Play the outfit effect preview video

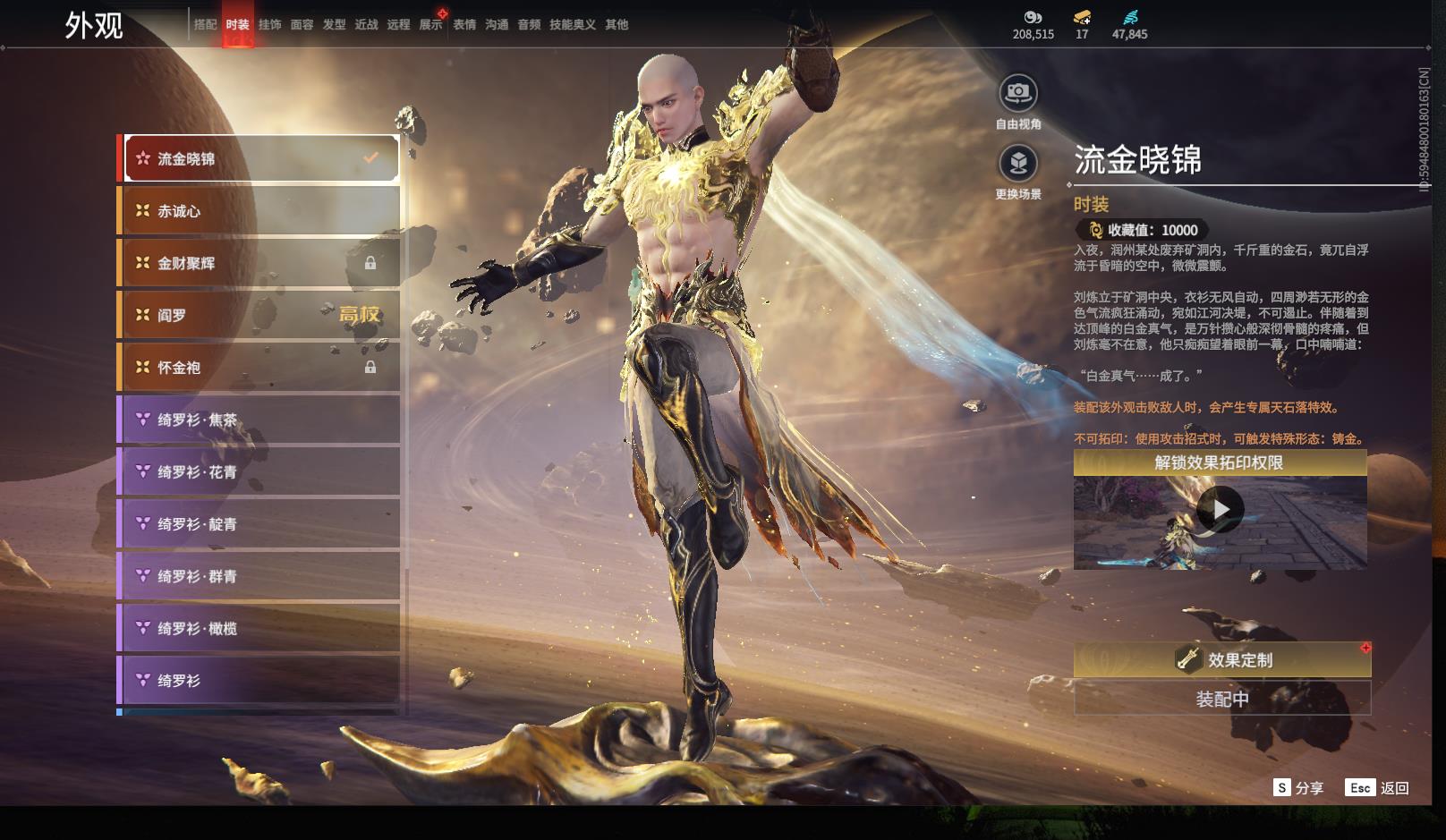(1220, 510)
